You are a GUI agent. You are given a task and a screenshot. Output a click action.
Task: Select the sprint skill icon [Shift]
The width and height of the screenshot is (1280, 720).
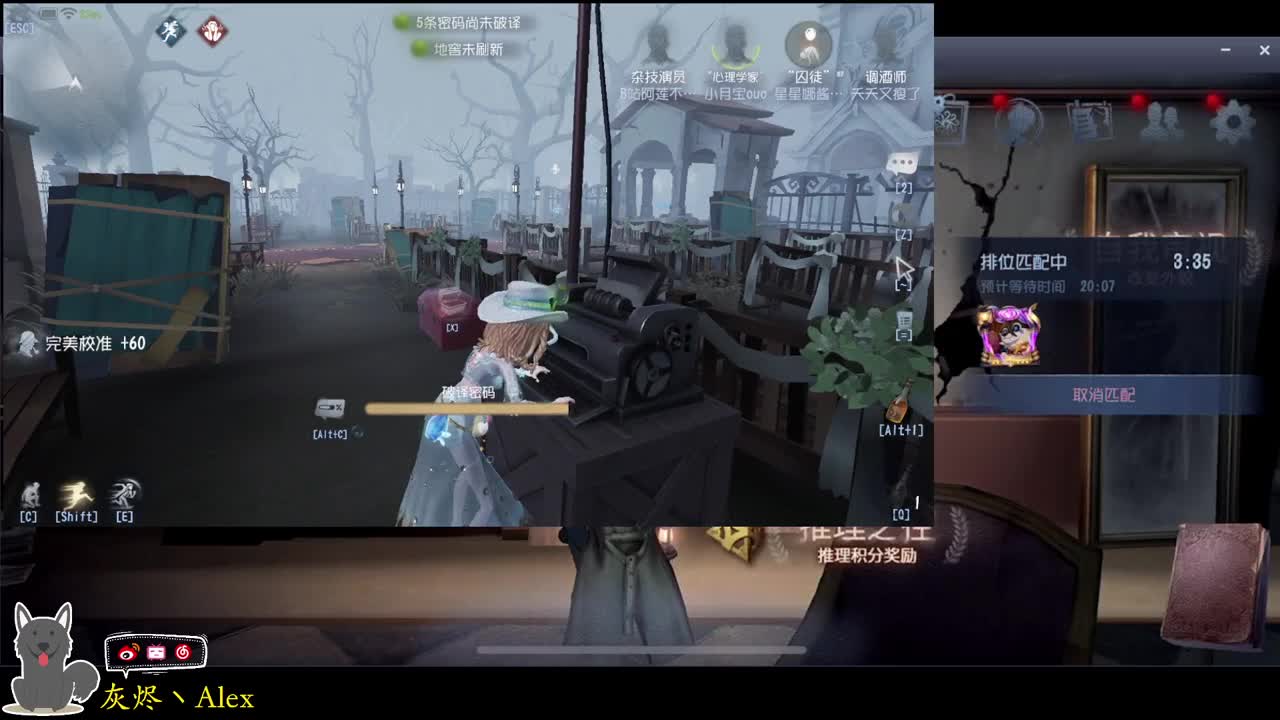[x=75, y=494]
